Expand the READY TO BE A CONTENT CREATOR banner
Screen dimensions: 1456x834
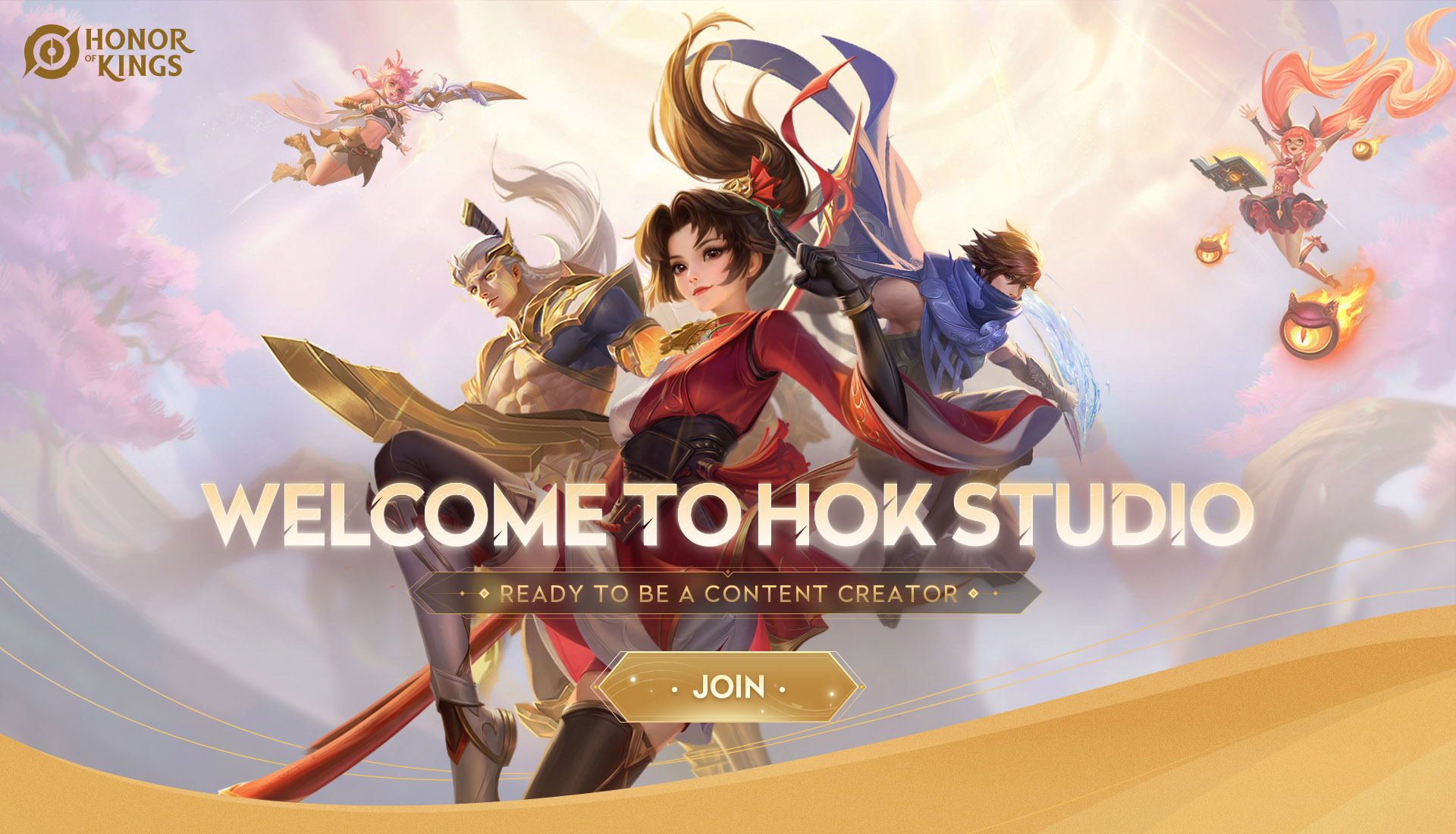click(x=728, y=594)
